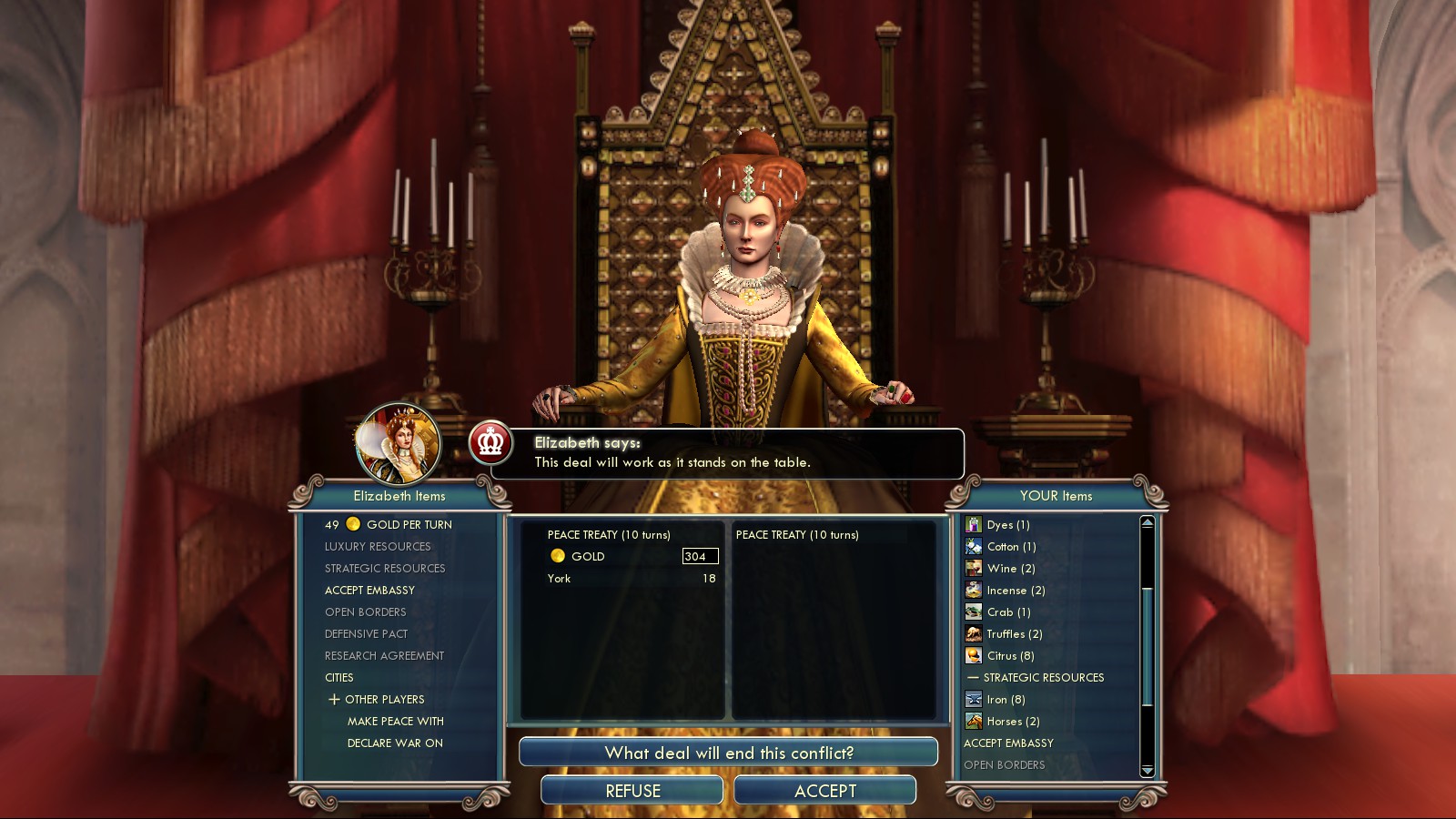Add Truffles to the deal
Screen dimensions: 1456x819
1014,634
